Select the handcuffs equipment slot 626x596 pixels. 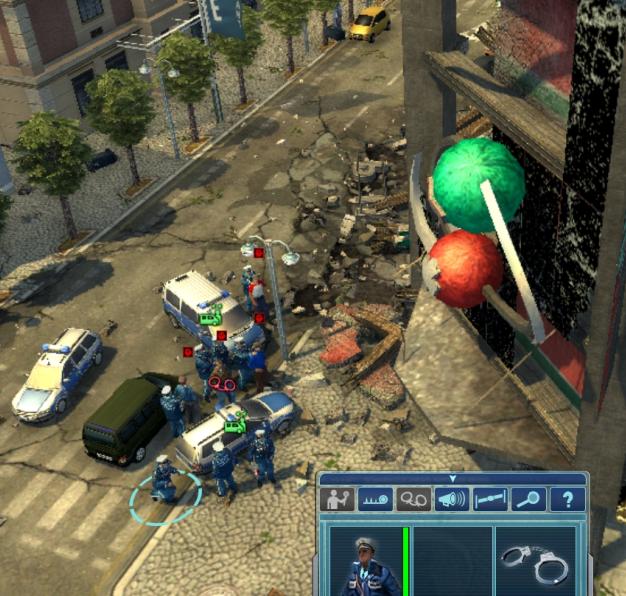(535, 562)
